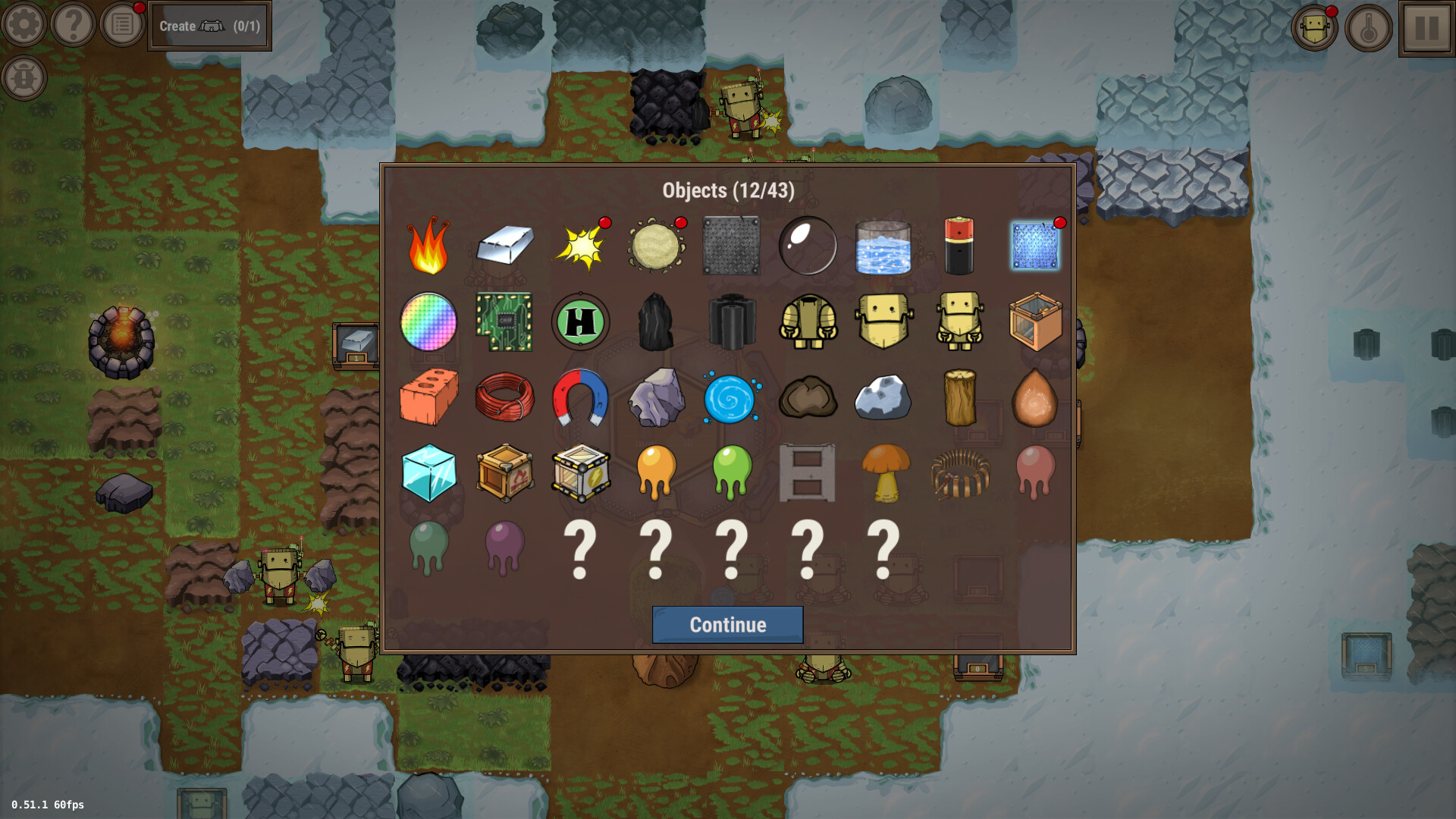The image size is (1456, 819).
Task: Inspect the green H emblem object
Action: tap(580, 322)
